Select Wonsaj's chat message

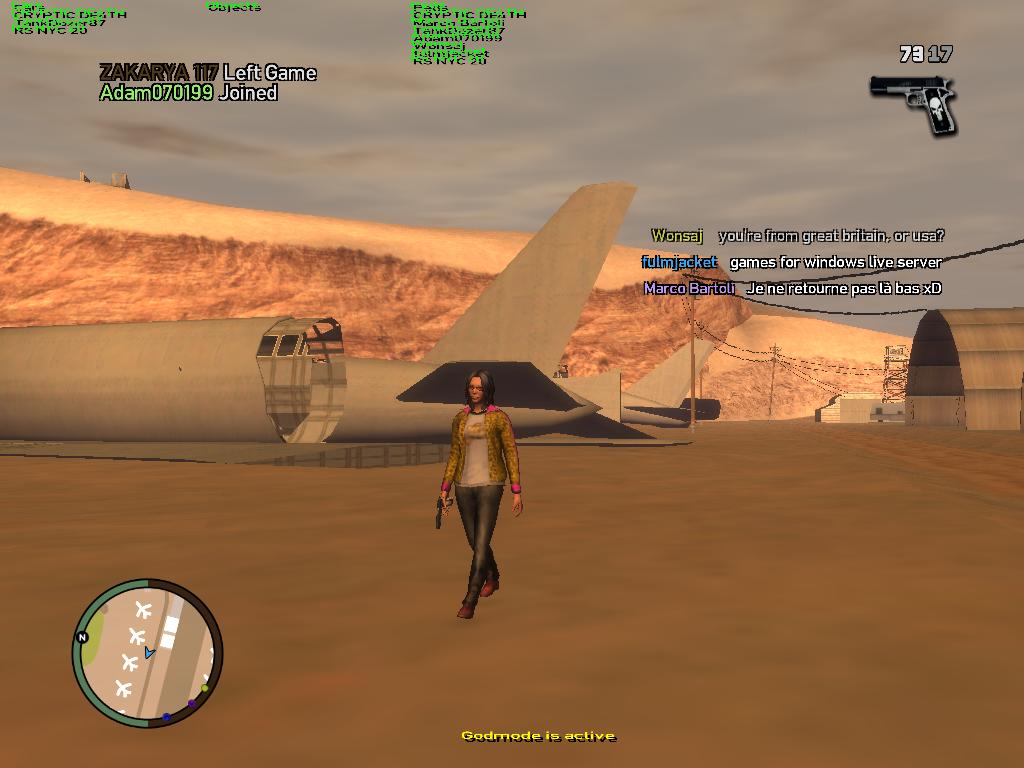[x=797, y=236]
